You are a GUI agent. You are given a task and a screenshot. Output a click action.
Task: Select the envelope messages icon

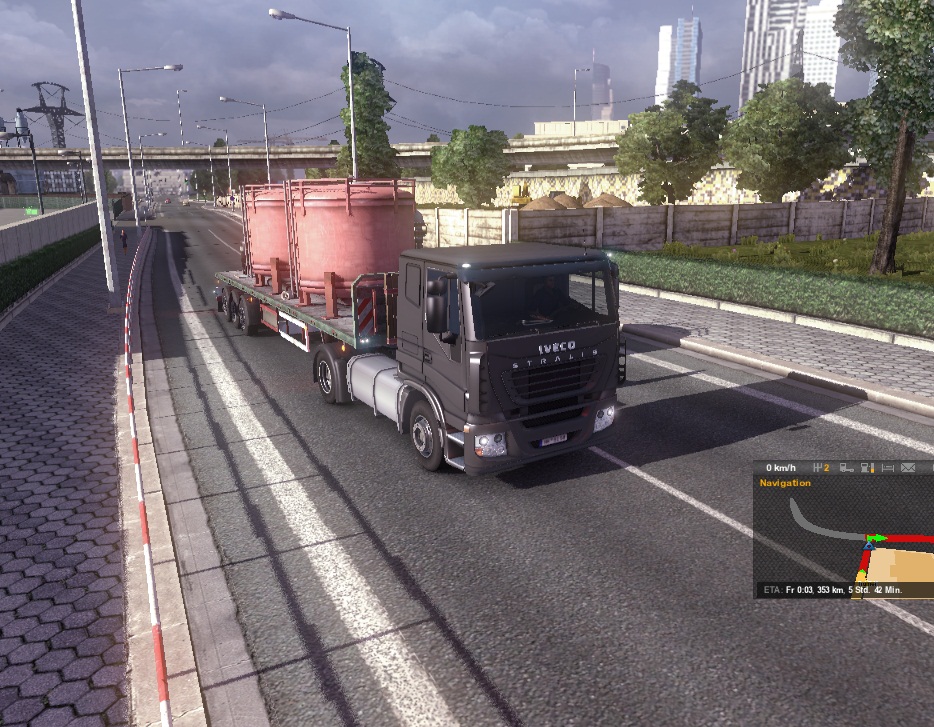(x=908, y=467)
